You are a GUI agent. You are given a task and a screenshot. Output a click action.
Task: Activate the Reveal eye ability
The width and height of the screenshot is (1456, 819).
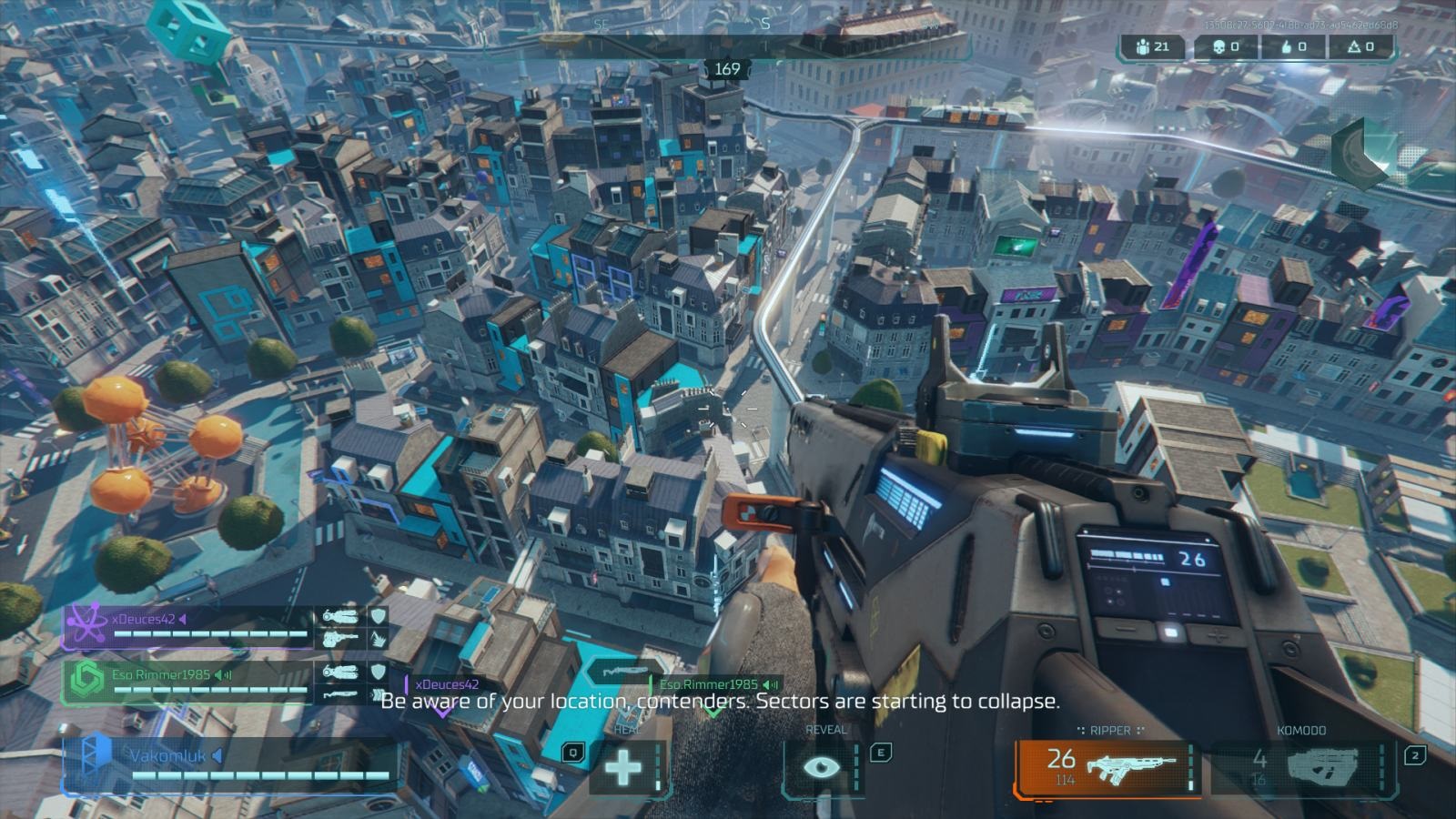coord(822,766)
